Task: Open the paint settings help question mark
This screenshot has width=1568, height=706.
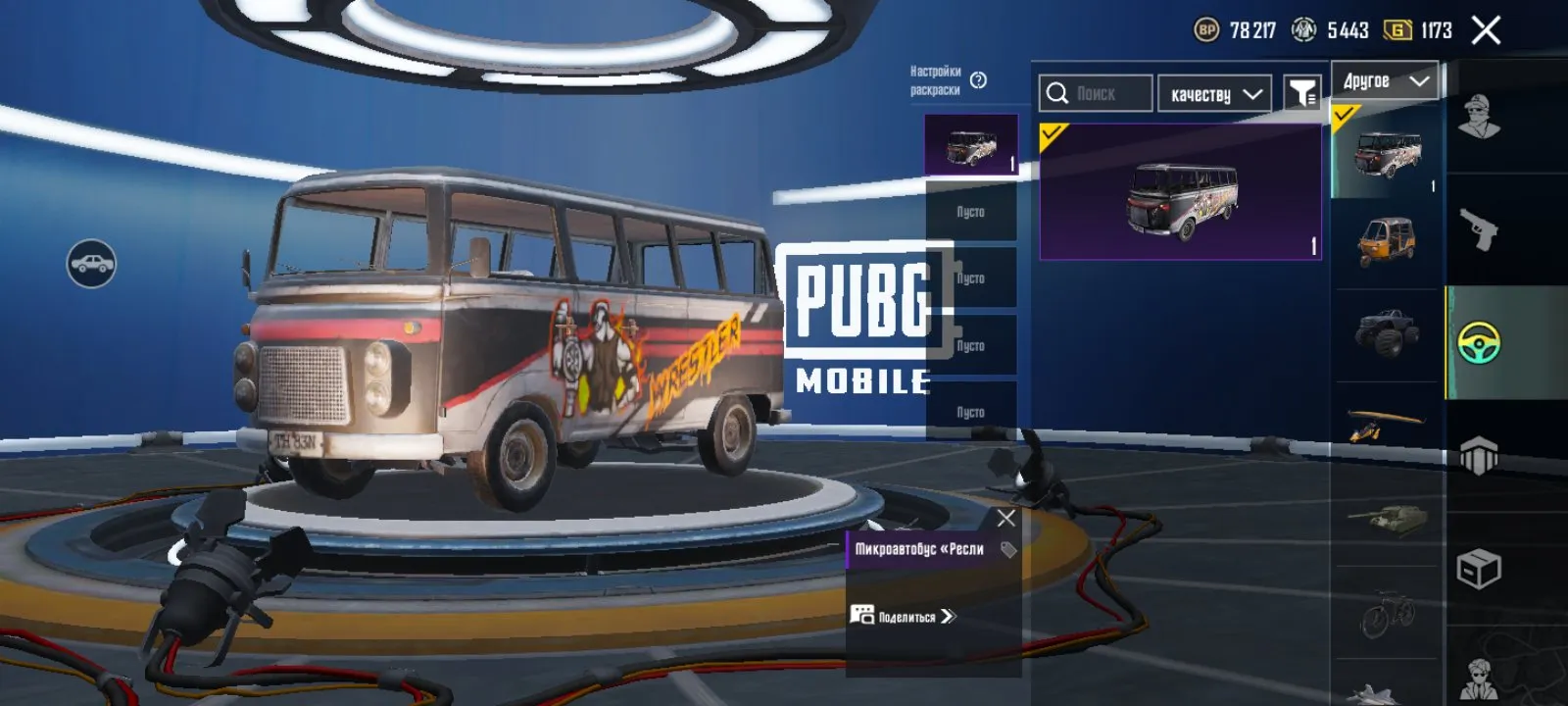Action: (978, 80)
